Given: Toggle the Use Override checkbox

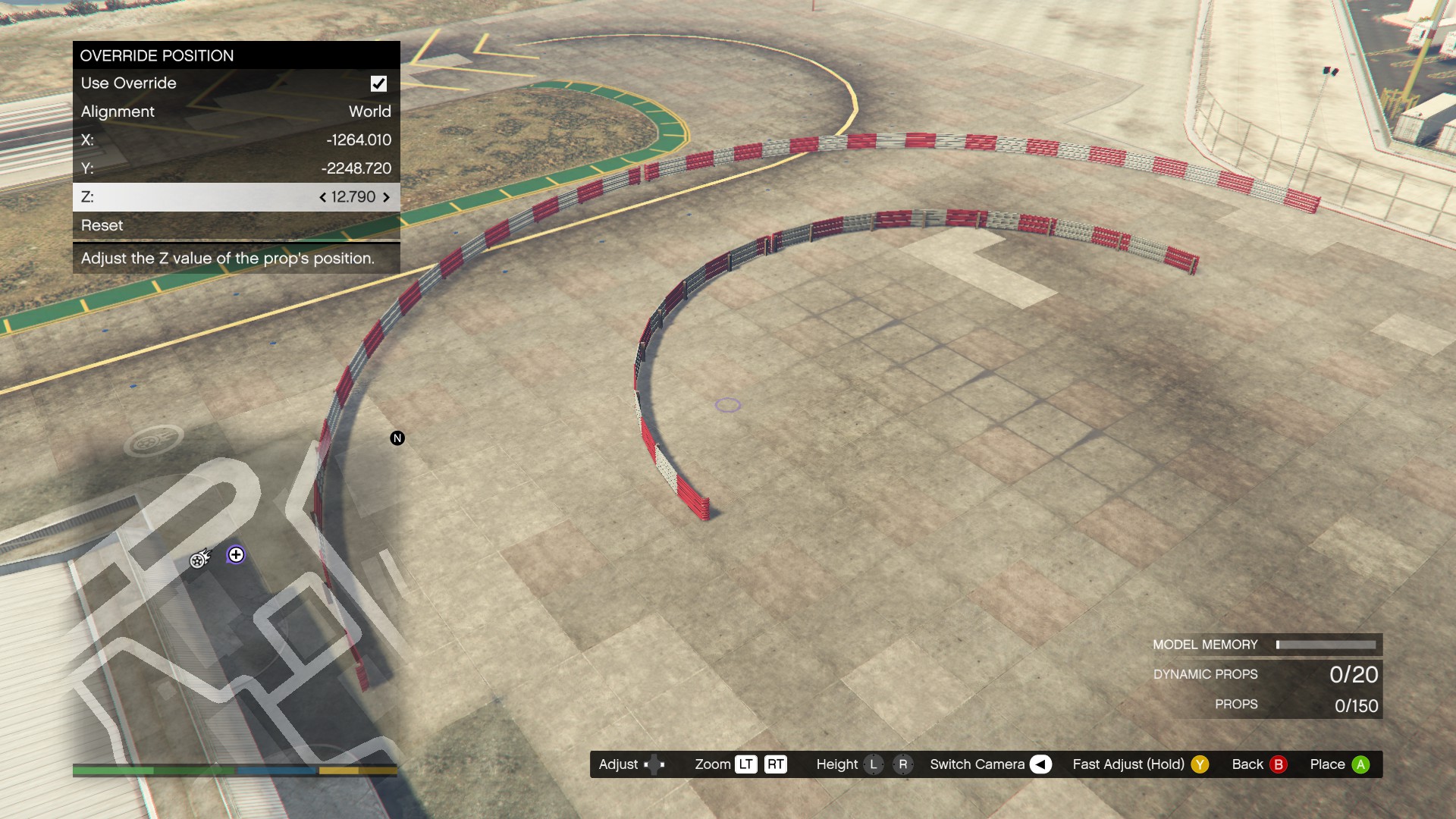Looking at the screenshot, I should (x=378, y=83).
